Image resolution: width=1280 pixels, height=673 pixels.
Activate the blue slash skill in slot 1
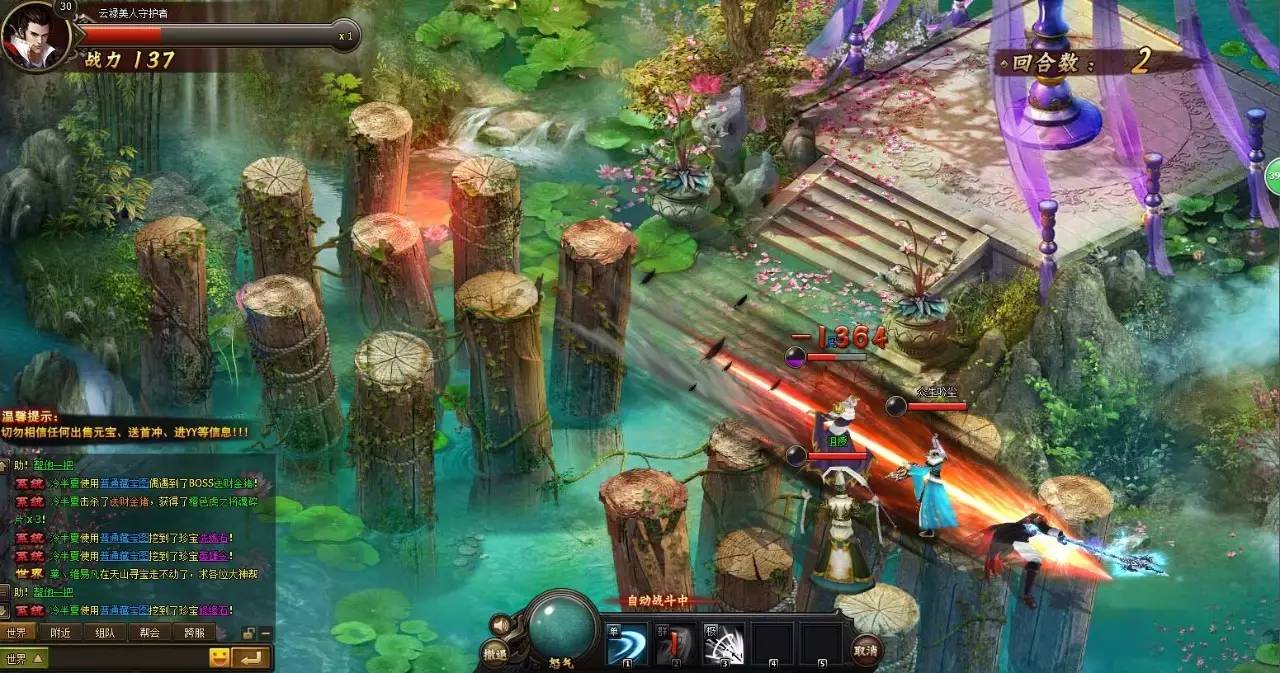coord(627,645)
